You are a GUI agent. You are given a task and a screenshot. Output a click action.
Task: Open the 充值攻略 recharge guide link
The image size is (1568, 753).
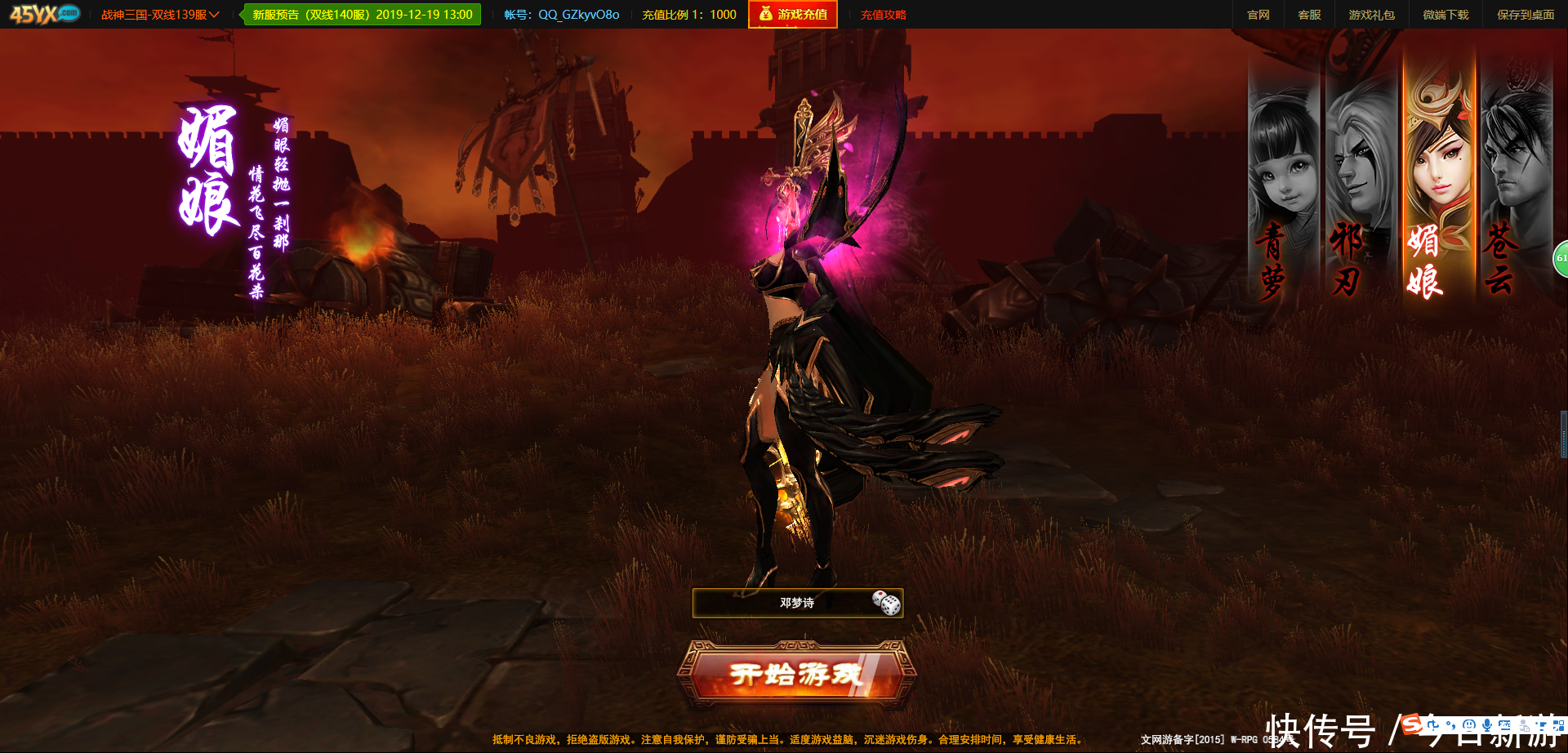point(884,15)
